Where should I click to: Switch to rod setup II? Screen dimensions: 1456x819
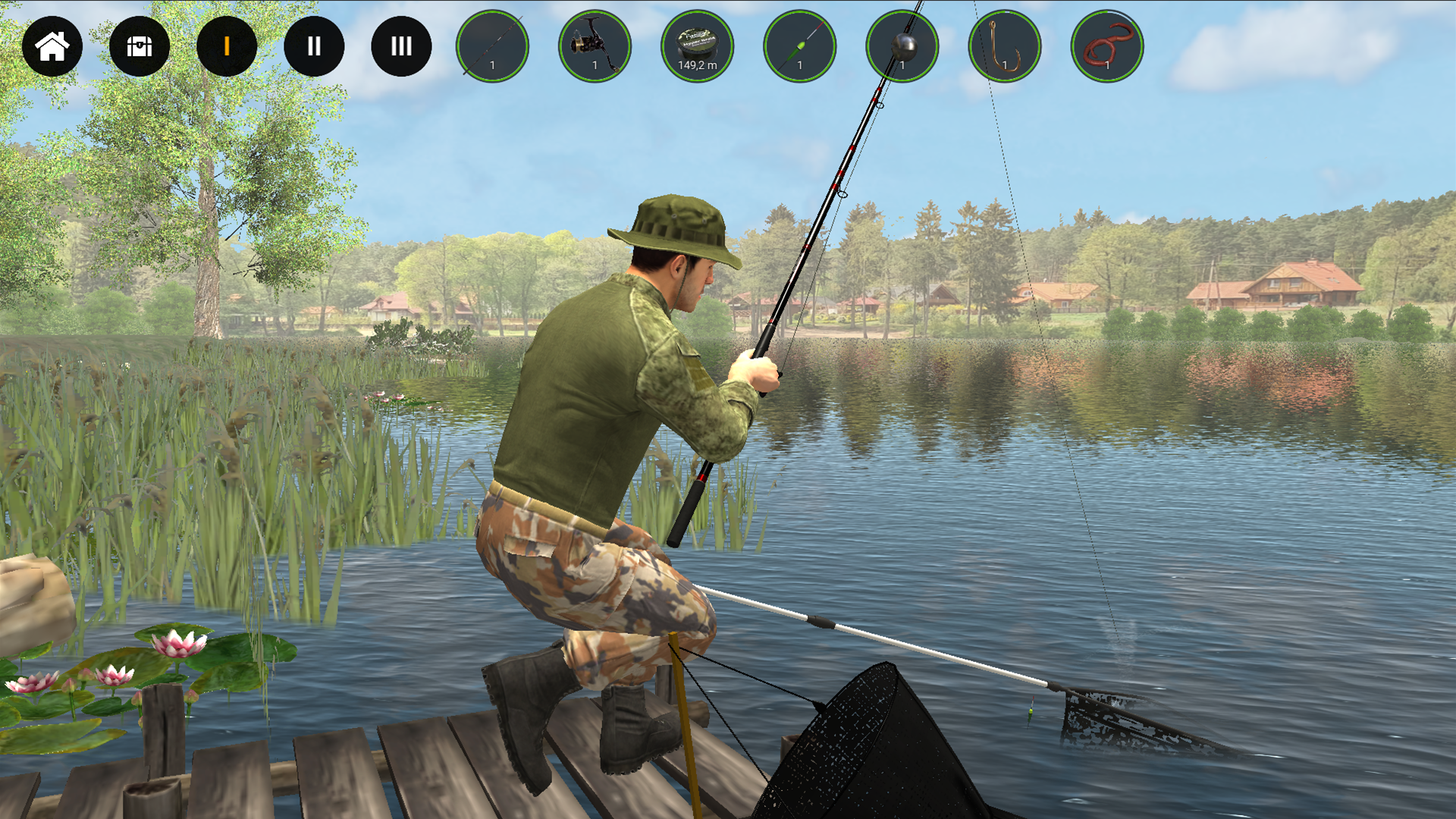click(x=314, y=46)
